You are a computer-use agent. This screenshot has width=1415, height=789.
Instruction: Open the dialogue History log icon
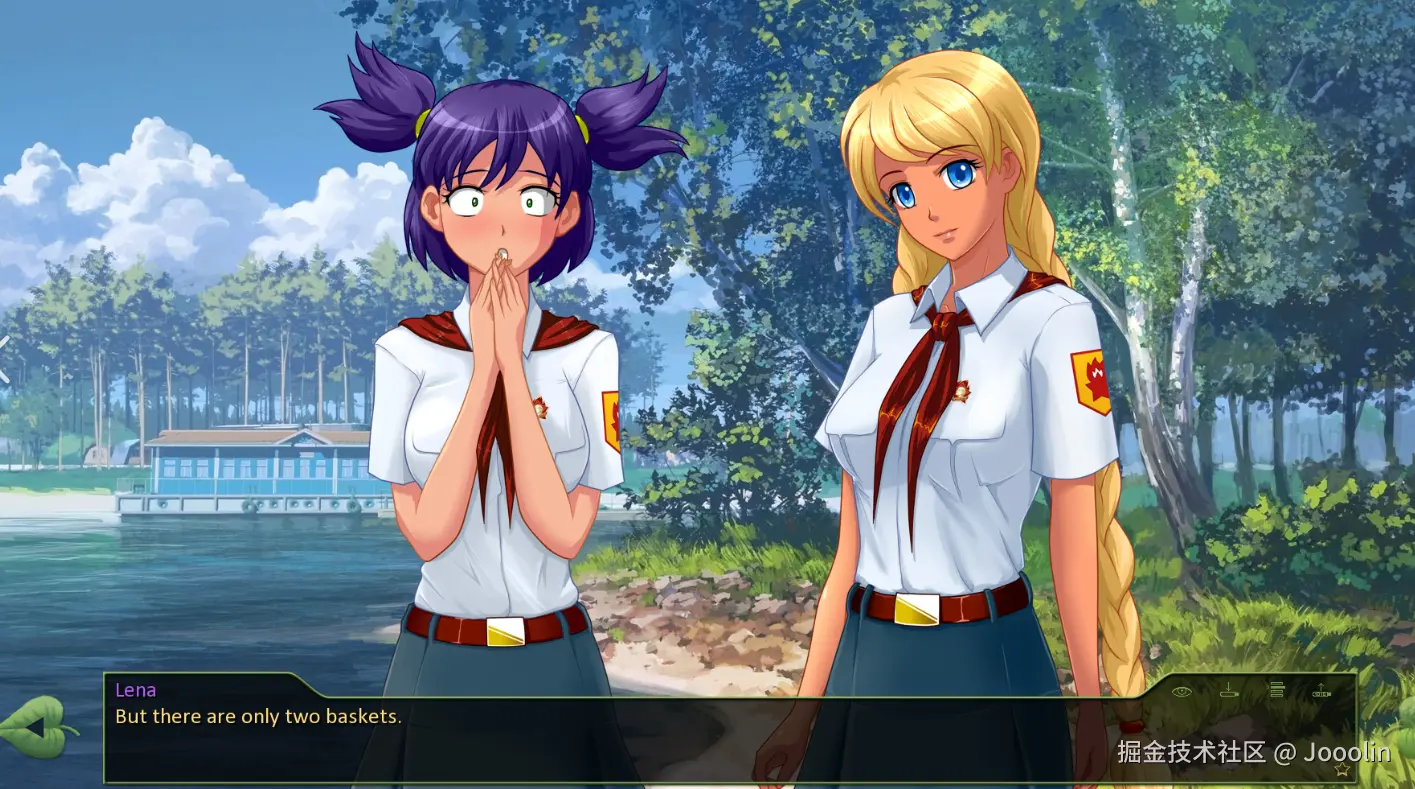pos(1277,689)
